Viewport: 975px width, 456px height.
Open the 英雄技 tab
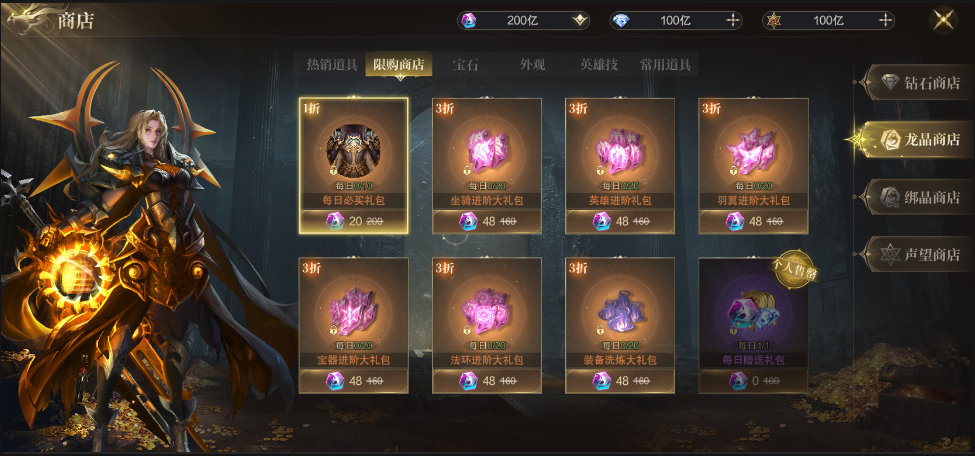pos(599,65)
